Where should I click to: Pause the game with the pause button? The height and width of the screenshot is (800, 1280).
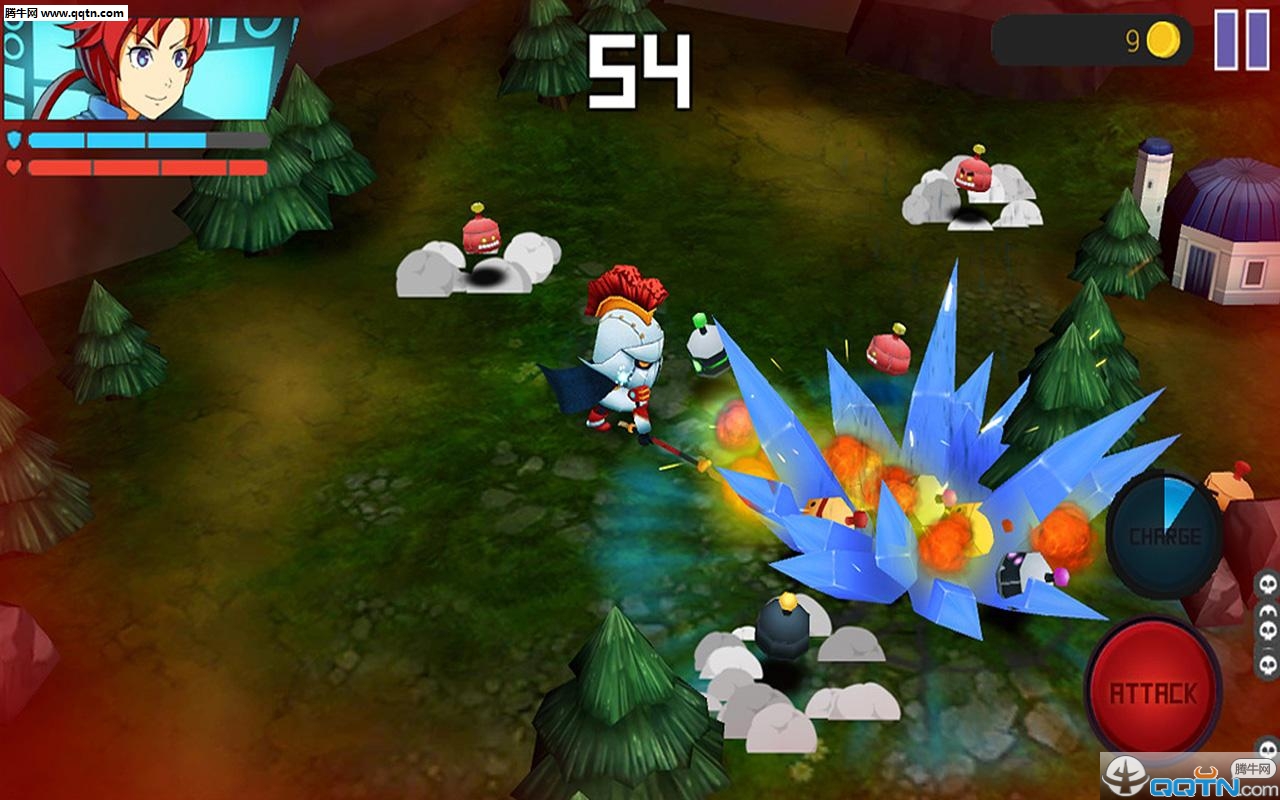tap(1241, 41)
